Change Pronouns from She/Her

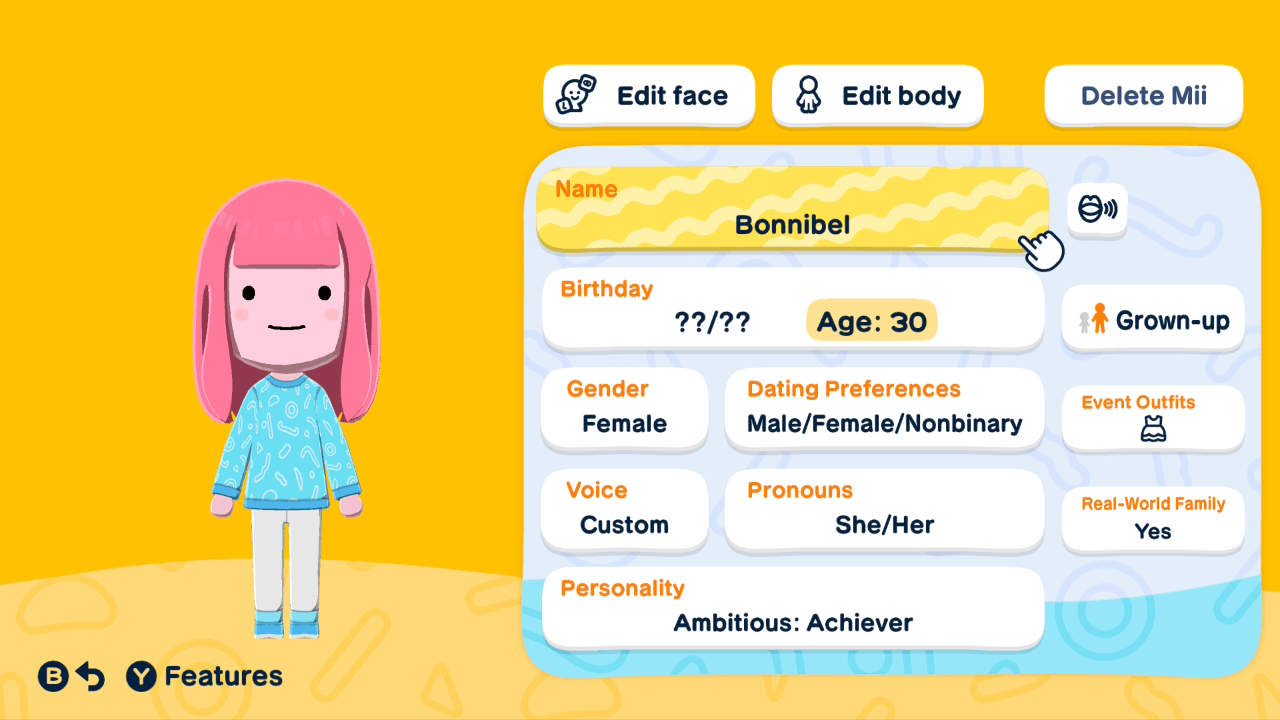click(884, 510)
